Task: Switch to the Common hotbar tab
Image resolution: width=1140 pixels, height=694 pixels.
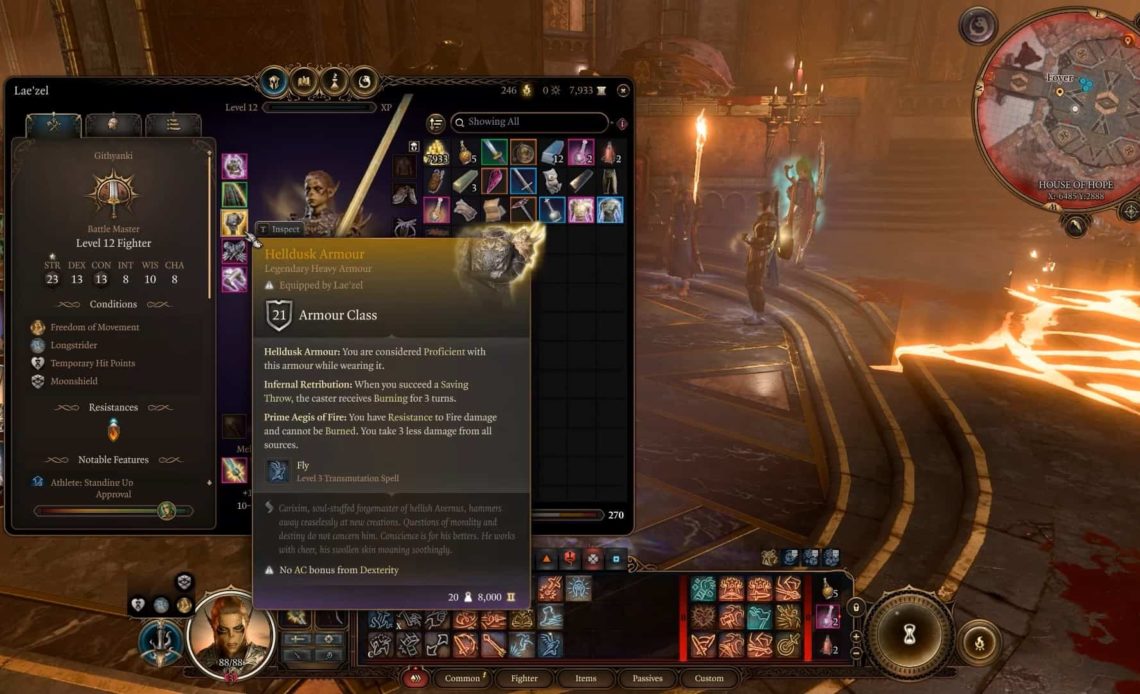Action: [463, 678]
